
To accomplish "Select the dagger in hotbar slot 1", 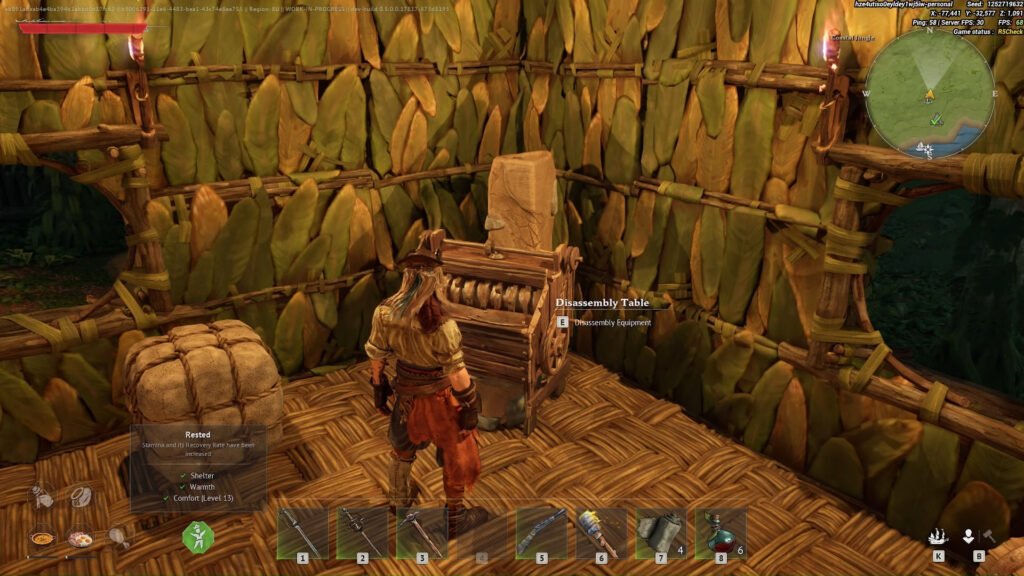I will click(x=302, y=532).
